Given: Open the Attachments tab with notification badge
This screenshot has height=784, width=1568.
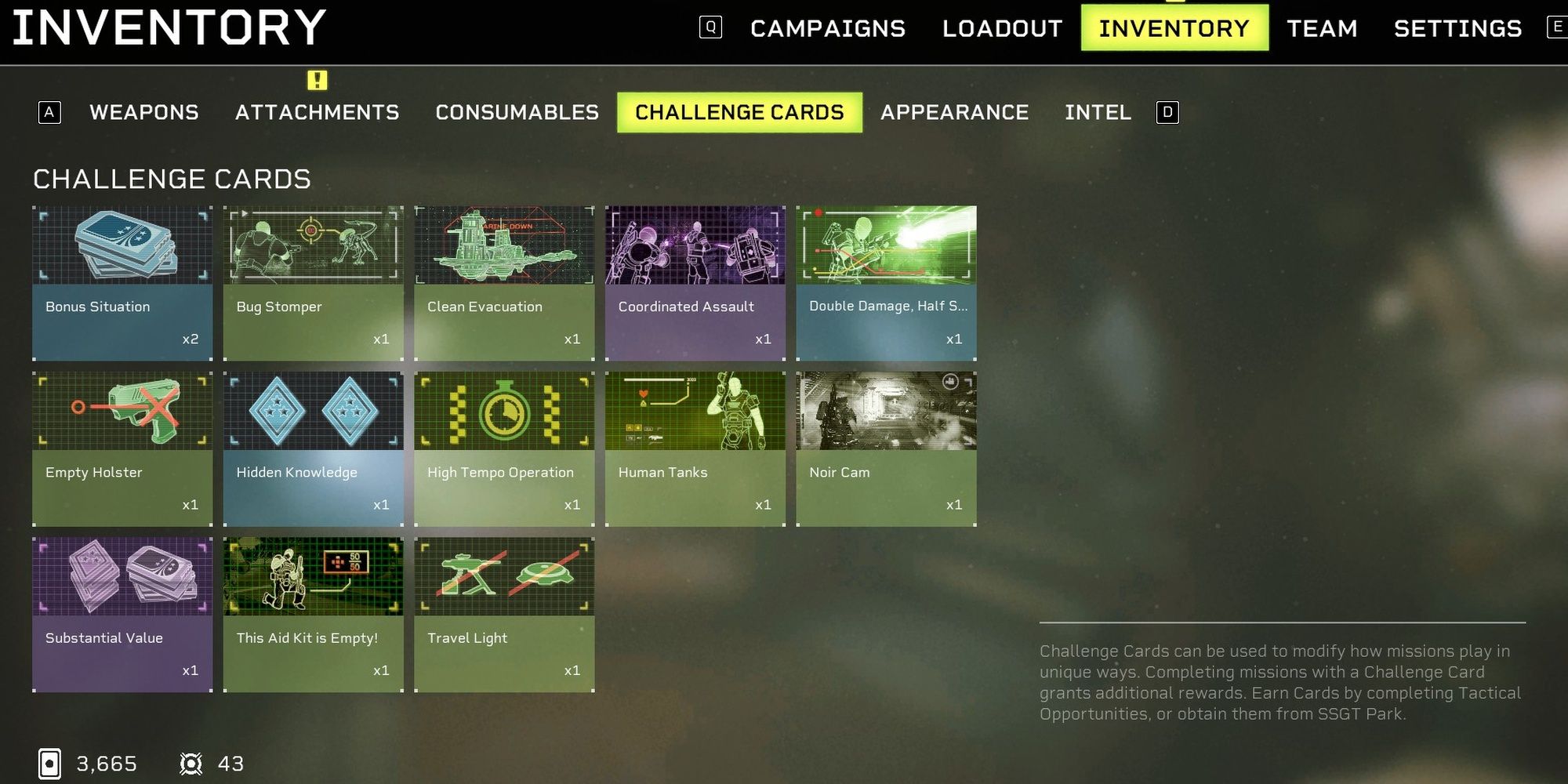Looking at the screenshot, I should click(x=317, y=112).
